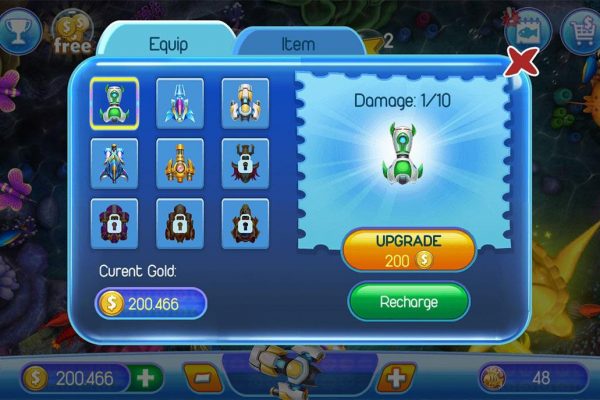
Task: Open the fish exchange icon
Action: click(x=529, y=30)
